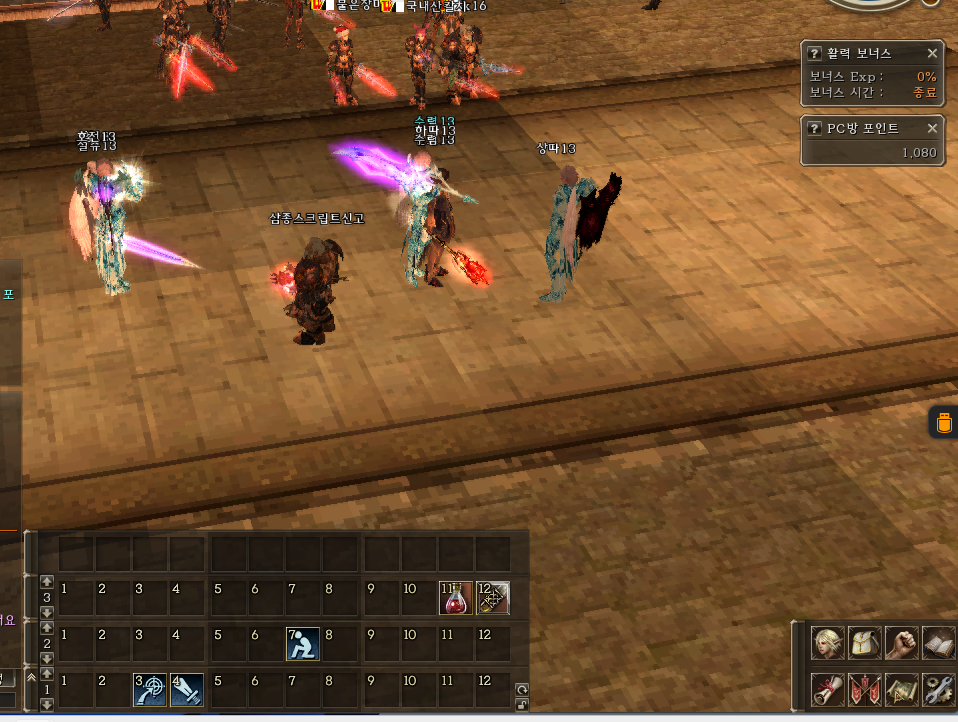
Task: Select the hotbar item in slot 12
Action: (x=493, y=598)
